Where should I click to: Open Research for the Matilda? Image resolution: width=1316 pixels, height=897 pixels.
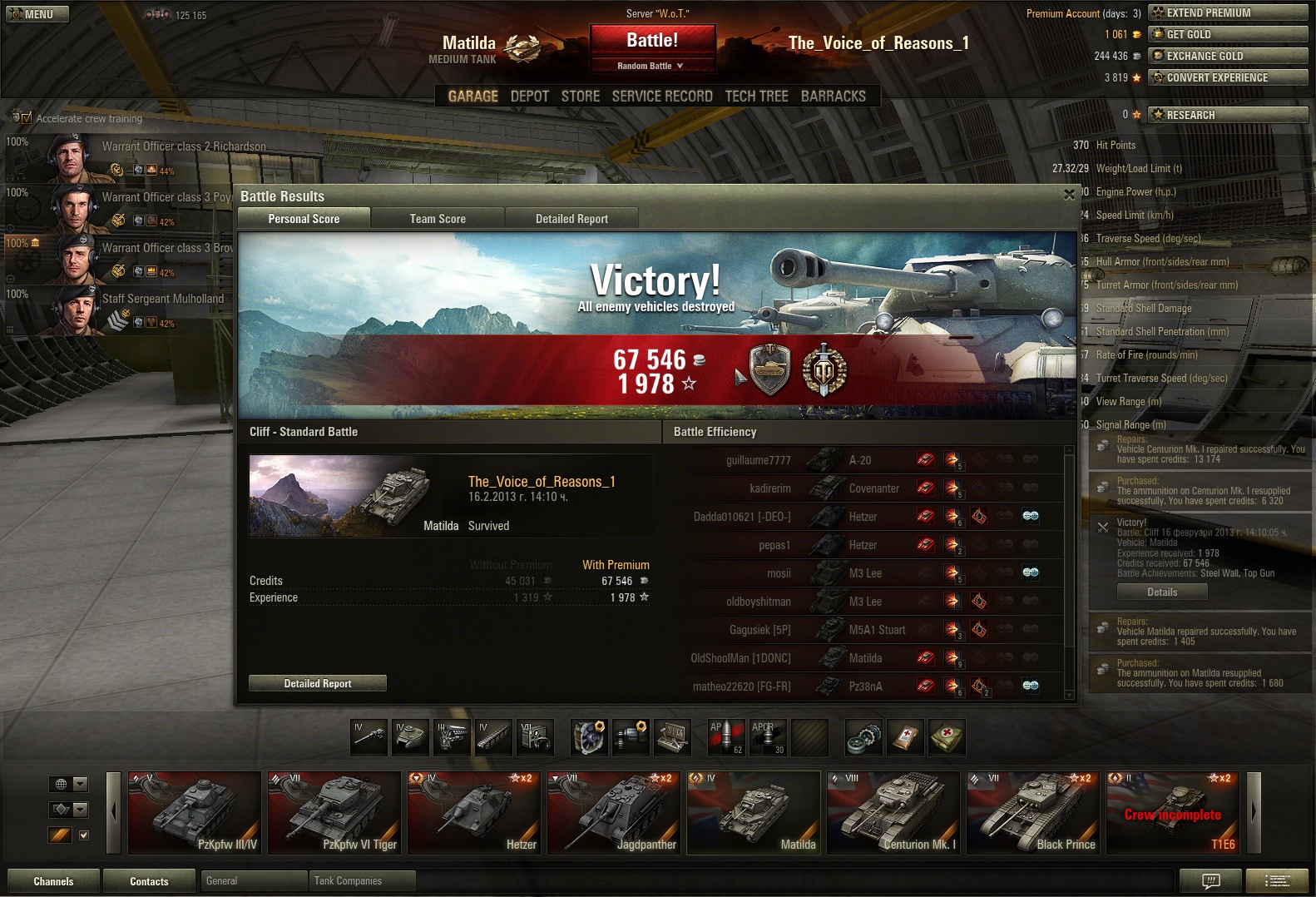[x=1228, y=115]
